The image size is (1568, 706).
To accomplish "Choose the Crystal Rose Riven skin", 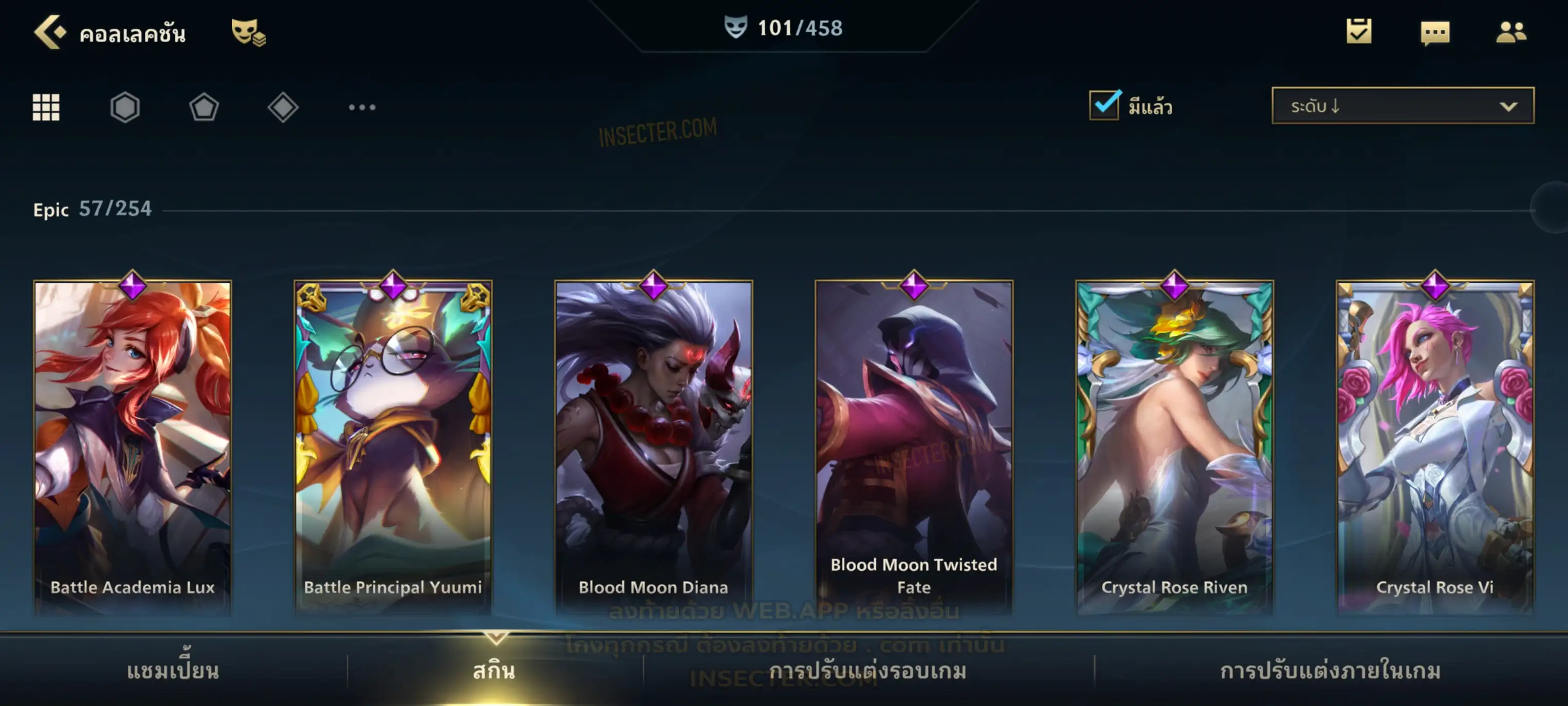I will [1174, 445].
